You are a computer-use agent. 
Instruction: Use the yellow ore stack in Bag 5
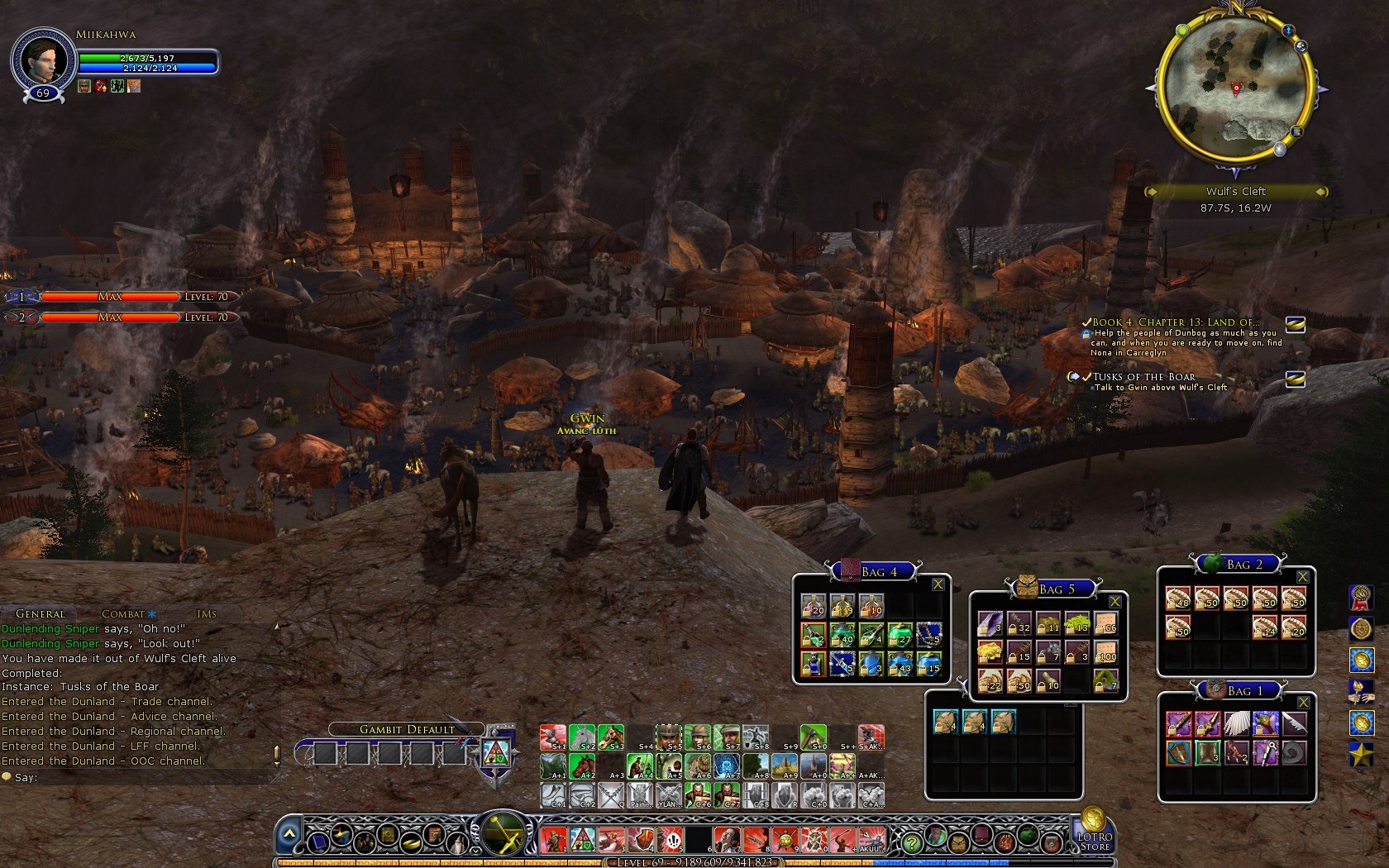click(990, 652)
